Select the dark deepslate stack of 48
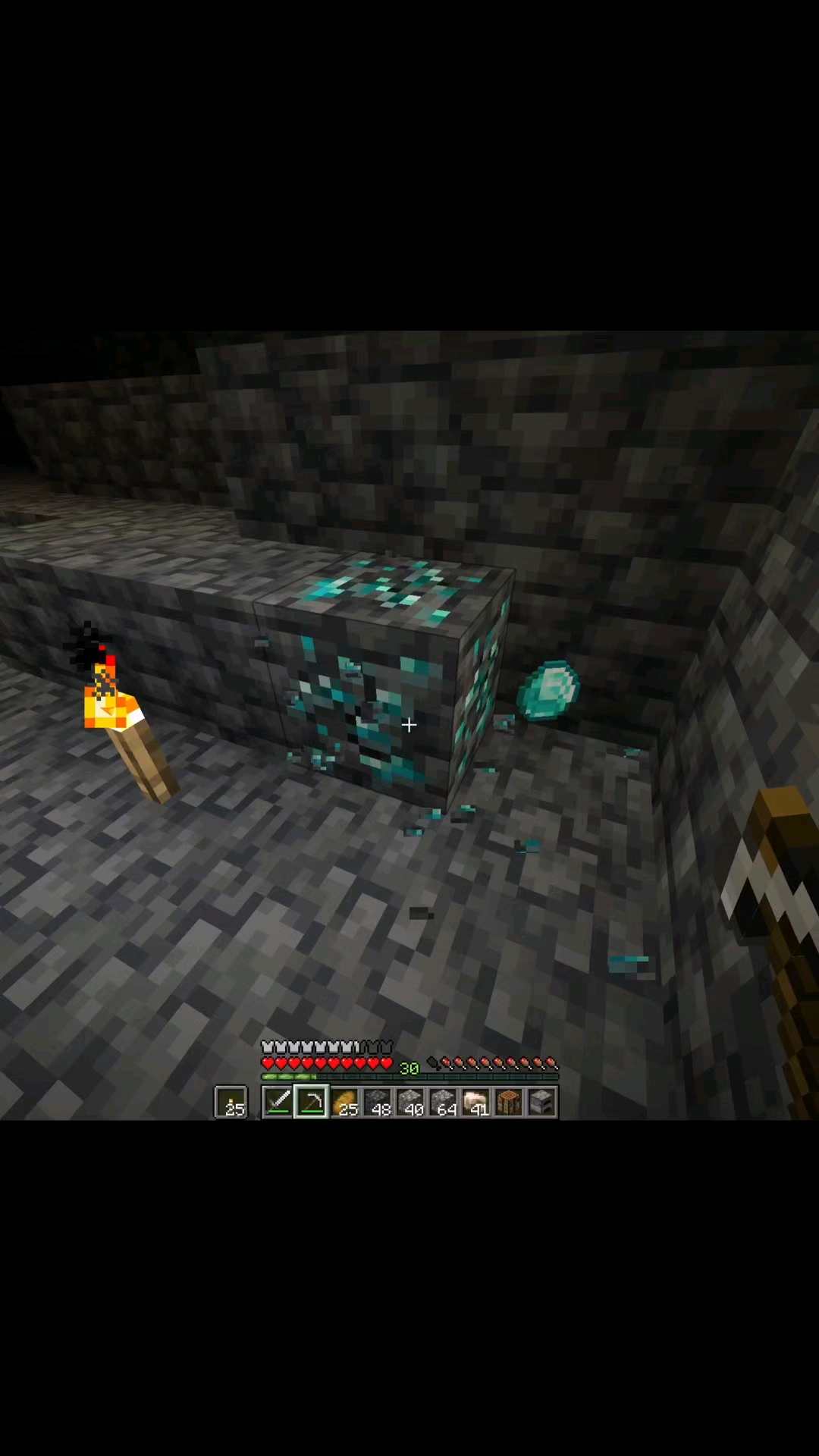This screenshot has width=819, height=1456. [377, 1102]
